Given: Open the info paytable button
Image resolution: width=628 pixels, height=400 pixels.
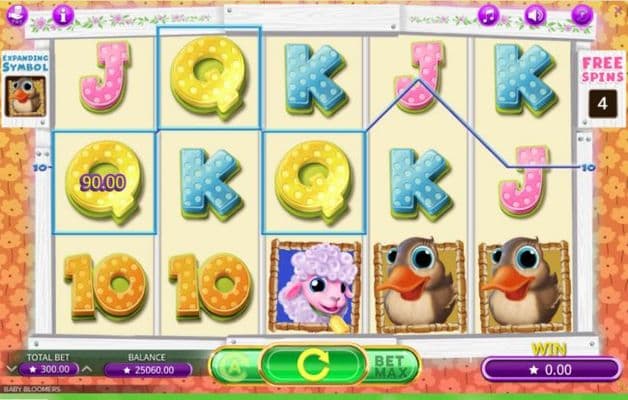Looking at the screenshot, I should (63, 14).
